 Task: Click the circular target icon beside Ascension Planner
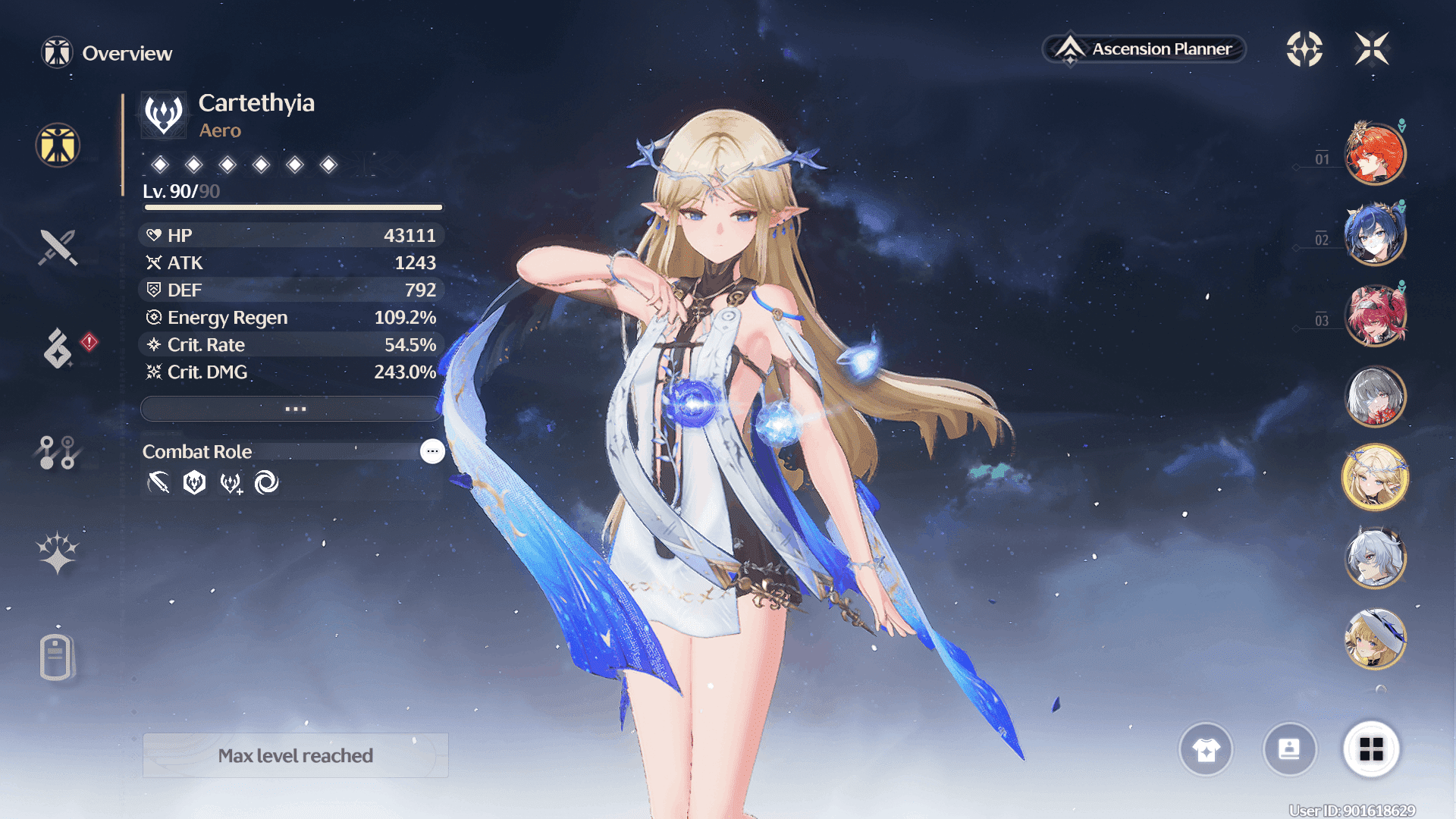1304,49
